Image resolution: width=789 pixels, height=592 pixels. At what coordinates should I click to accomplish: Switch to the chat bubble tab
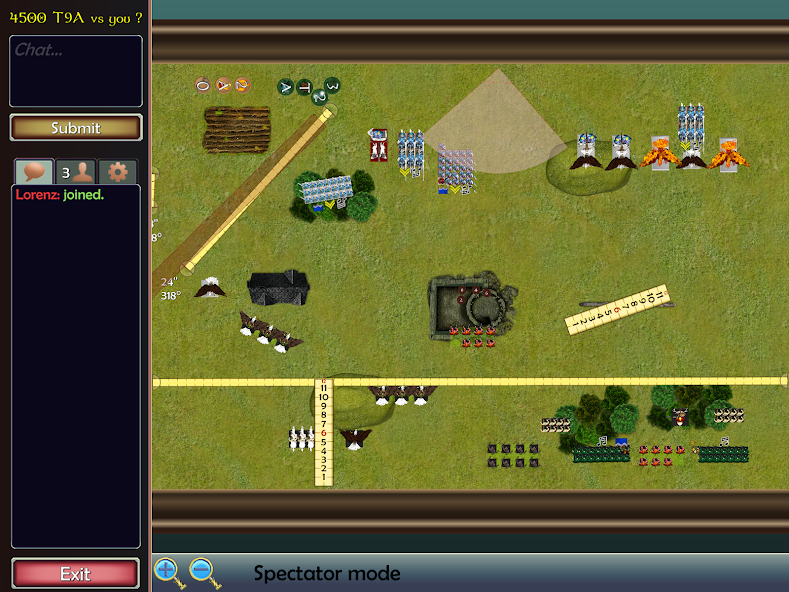point(33,171)
